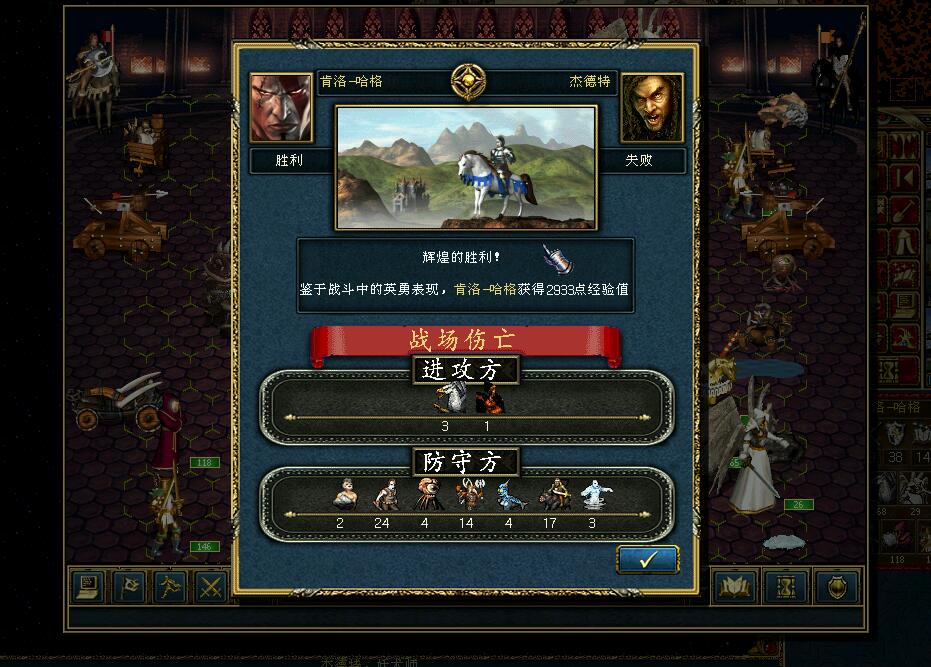The width and height of the screenshot is (931, 667).
Task: Click the defeated hero's portrait
Action: coord(652,108)
